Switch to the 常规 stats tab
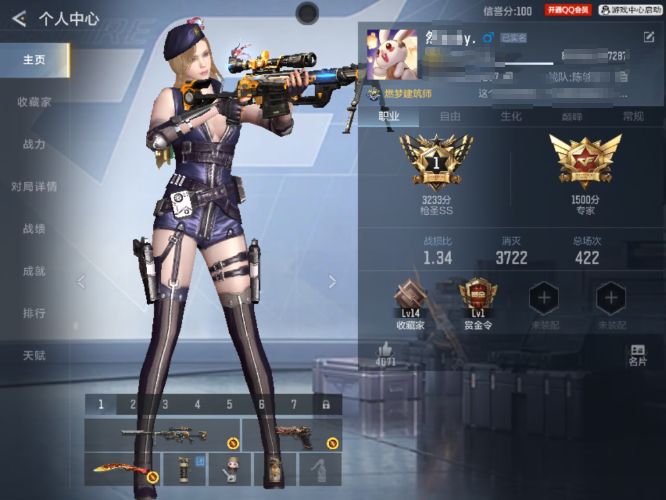Screen dimensions: 666x500 pyautogui.click(x=633, y=116)
